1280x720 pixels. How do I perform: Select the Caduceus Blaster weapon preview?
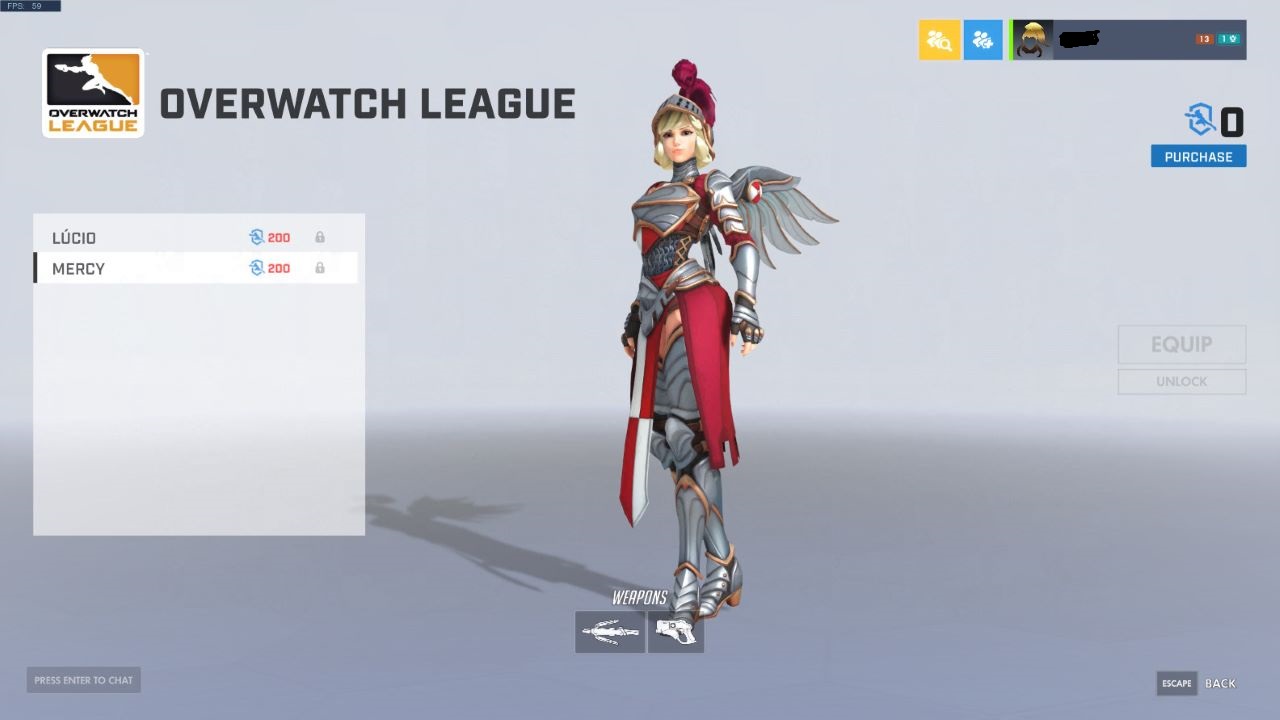pos(676,631)
